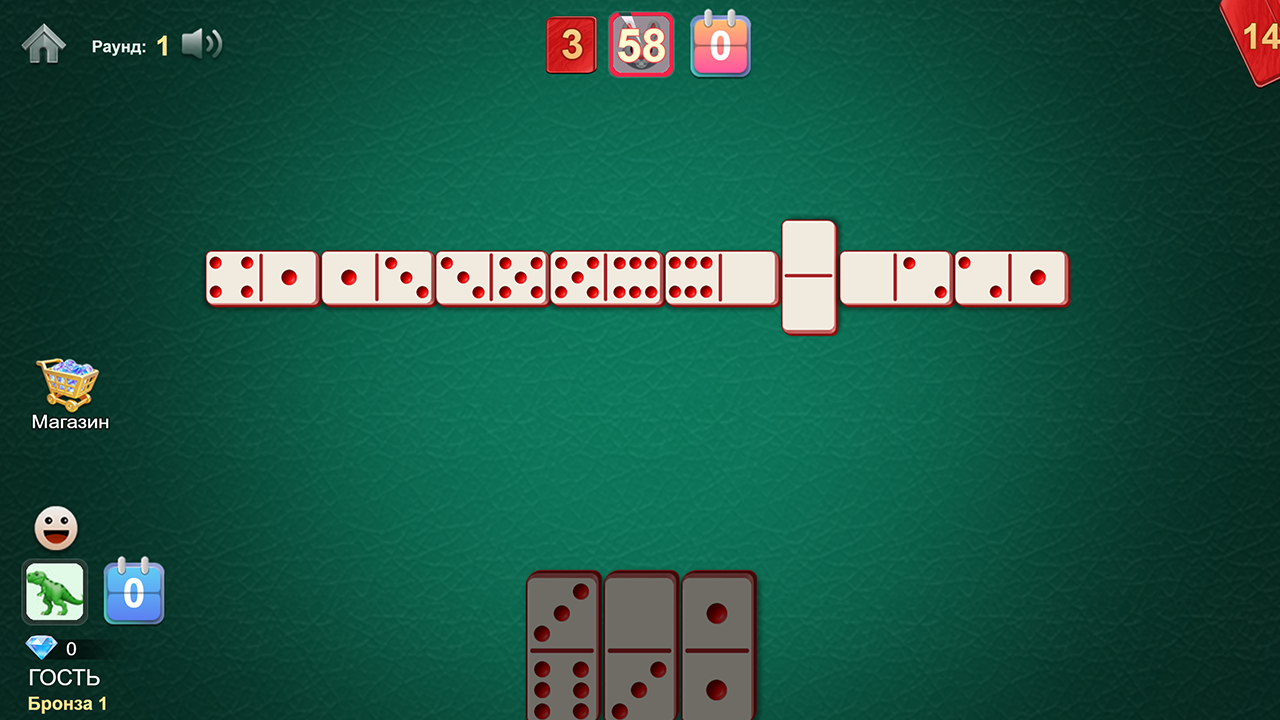Click the vertical blank double on the table
This screenshot has height=720, width=1280.
(x=809, y=274)
